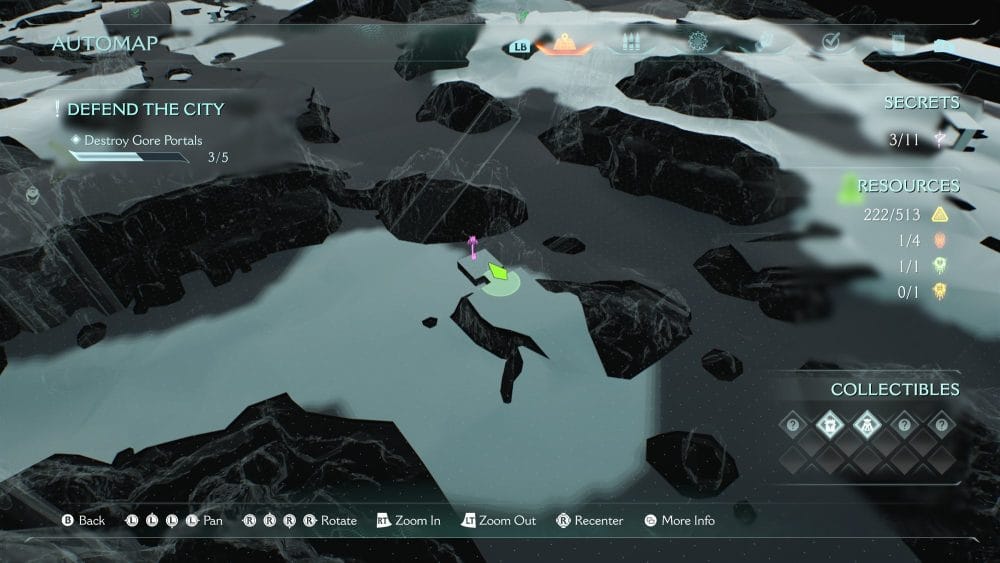Select the highlighted automap pyramid tab
Viewport: 1000px width, 563px height.
(564, 43)
